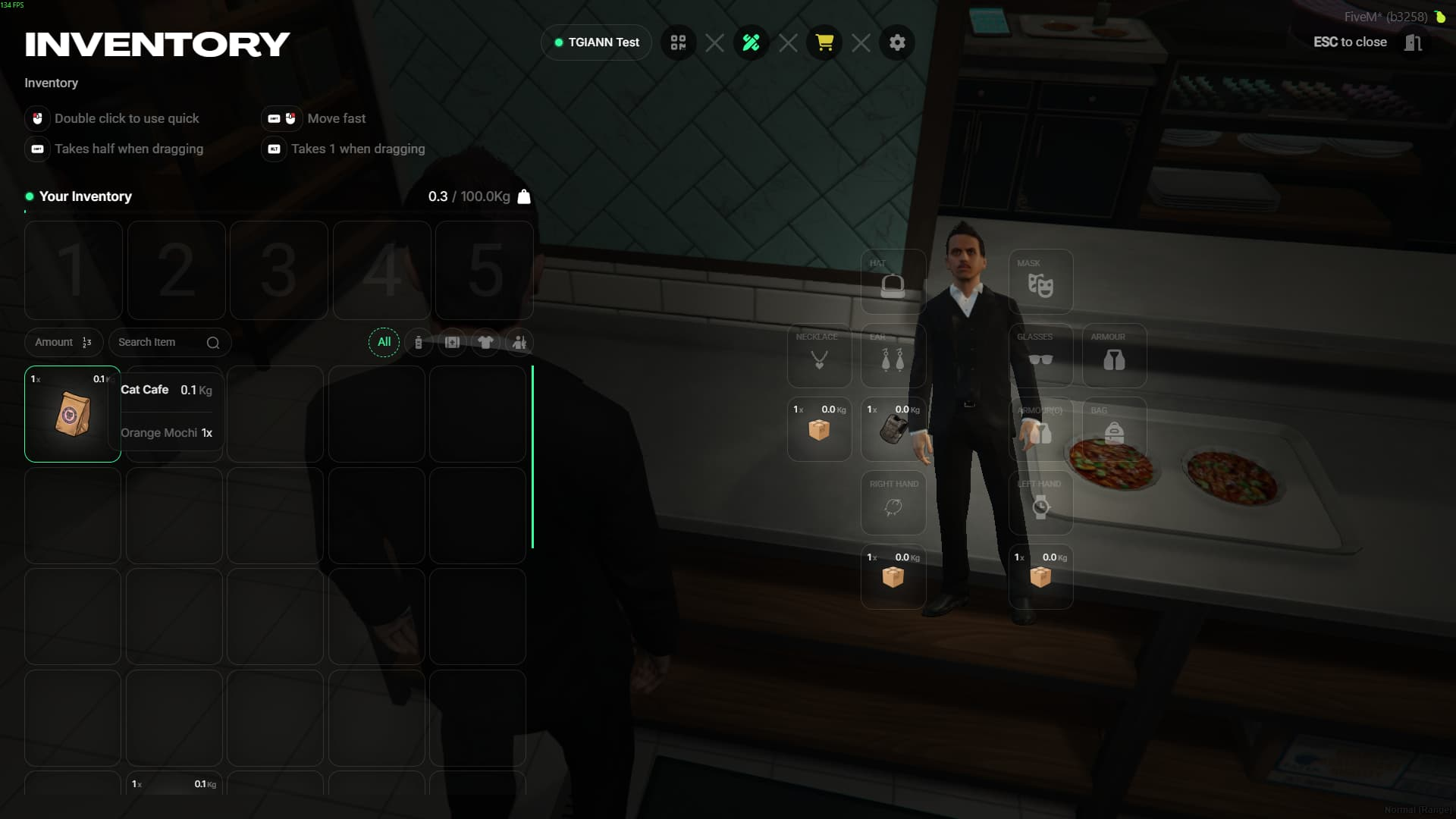This screenshot has height=819, width=1456.
Task: Open the yellow shopping cart shop
Action: [x=824, y=42]
